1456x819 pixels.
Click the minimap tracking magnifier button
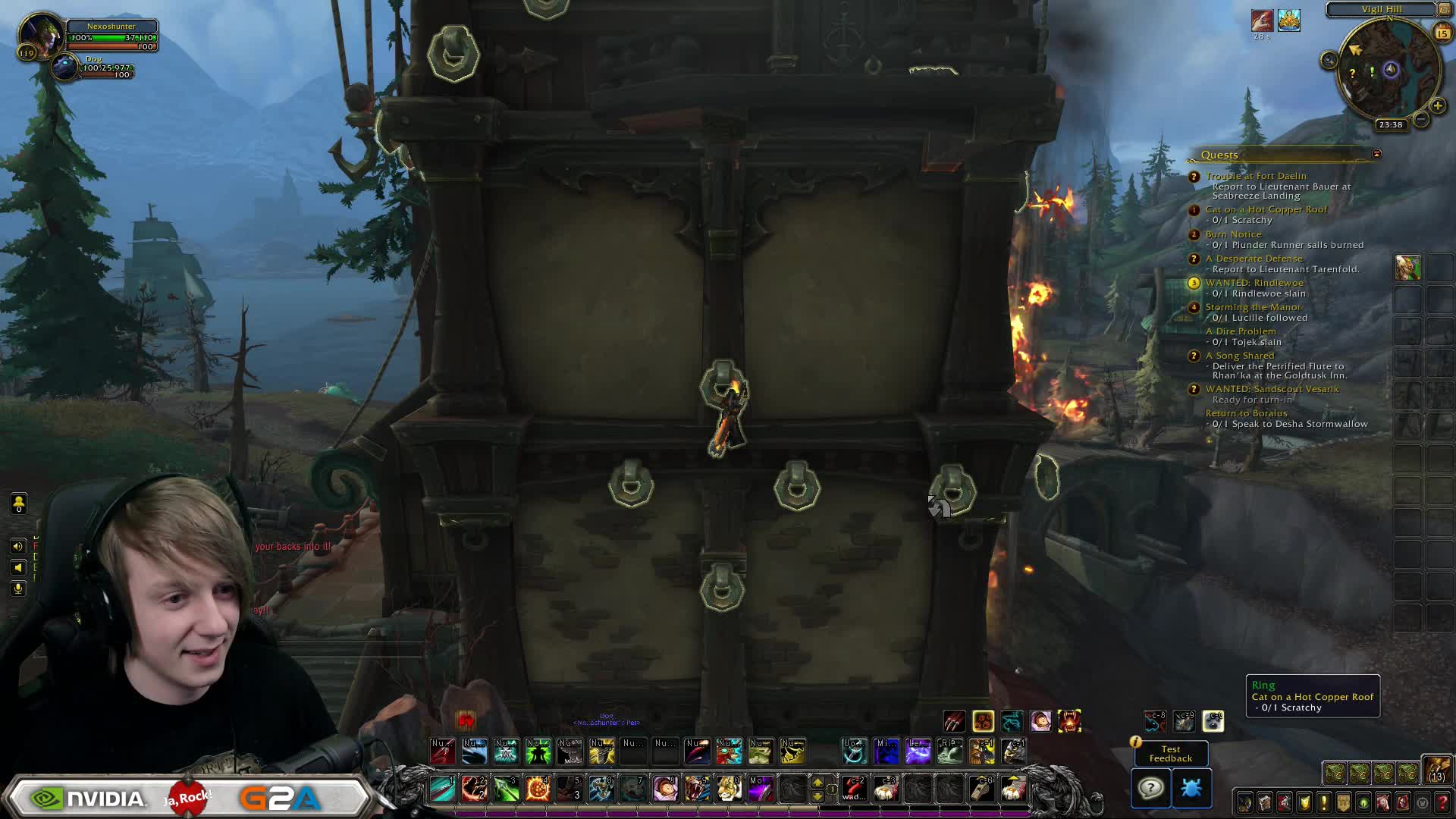click(x=1329, y=61)
